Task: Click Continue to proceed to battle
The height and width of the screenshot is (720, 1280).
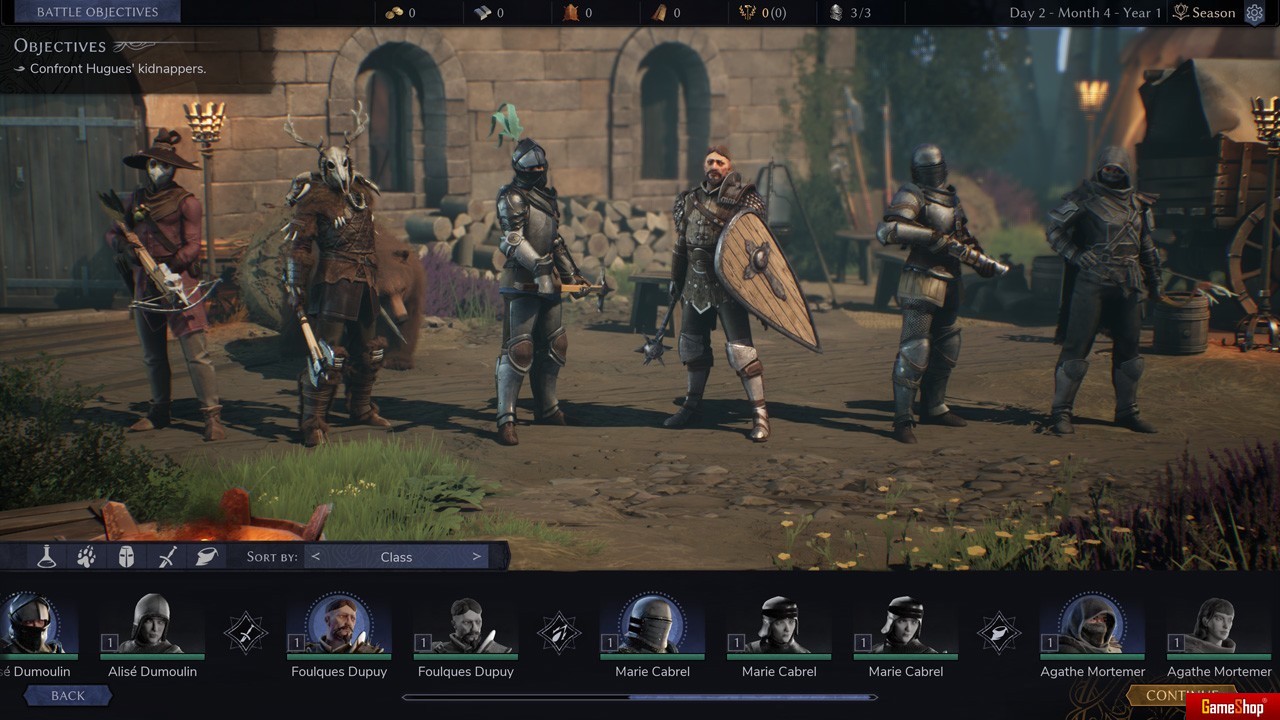Action: tap(1182, 695)
